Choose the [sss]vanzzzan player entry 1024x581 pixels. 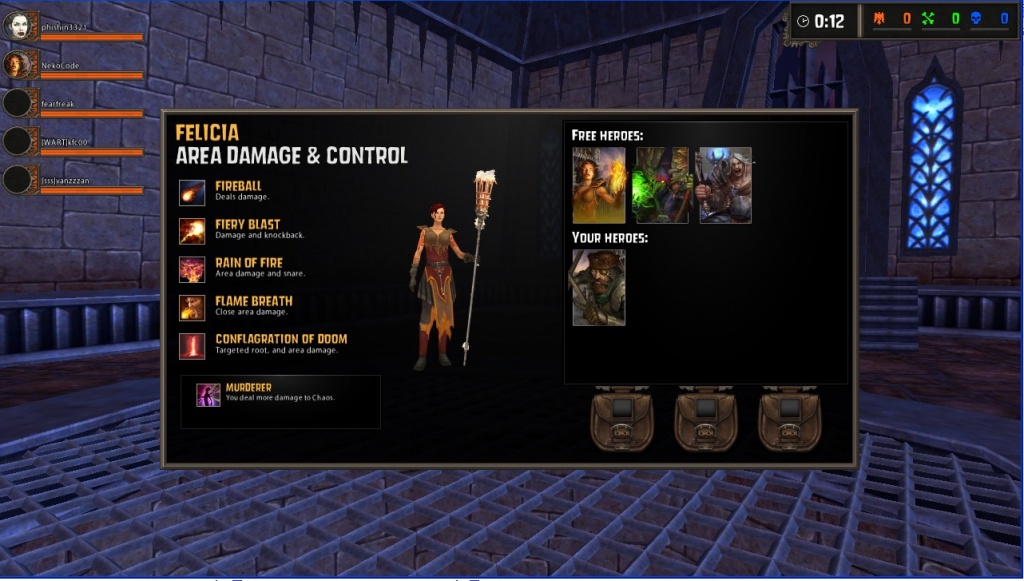click(67, 180)
